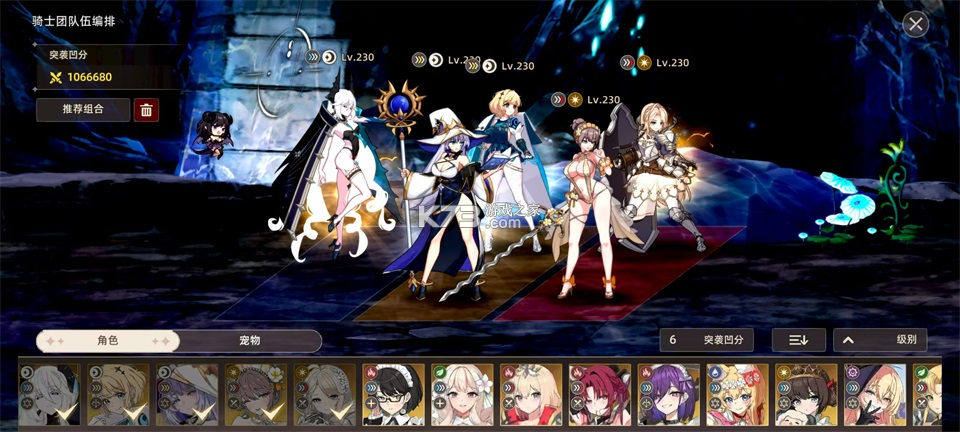The image size is (960, 432).
Task: Close the team formation screen
Action: [915, 24]
